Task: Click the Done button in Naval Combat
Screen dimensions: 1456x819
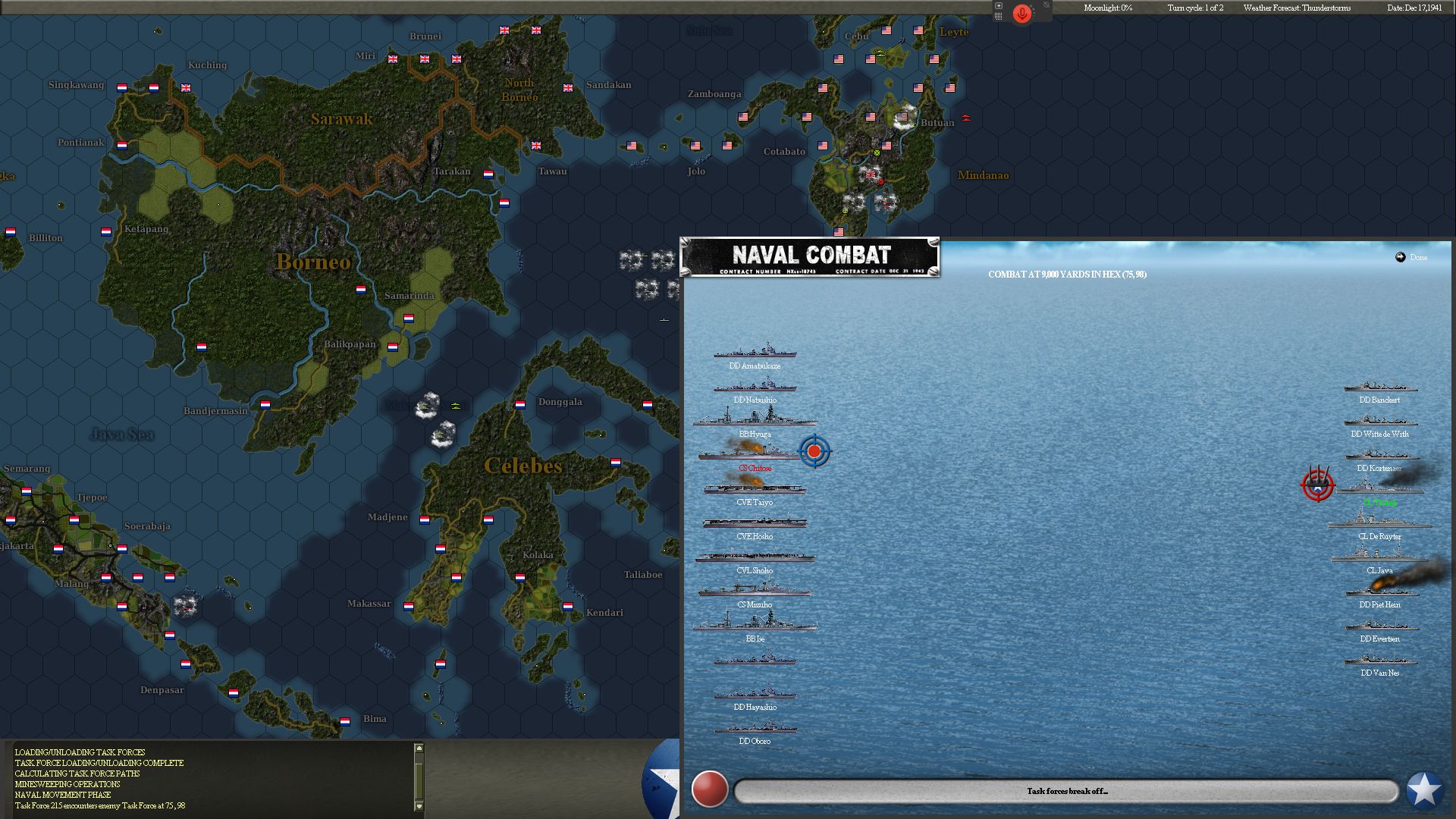Action: pyautogui.click(x=1411, y=258)
